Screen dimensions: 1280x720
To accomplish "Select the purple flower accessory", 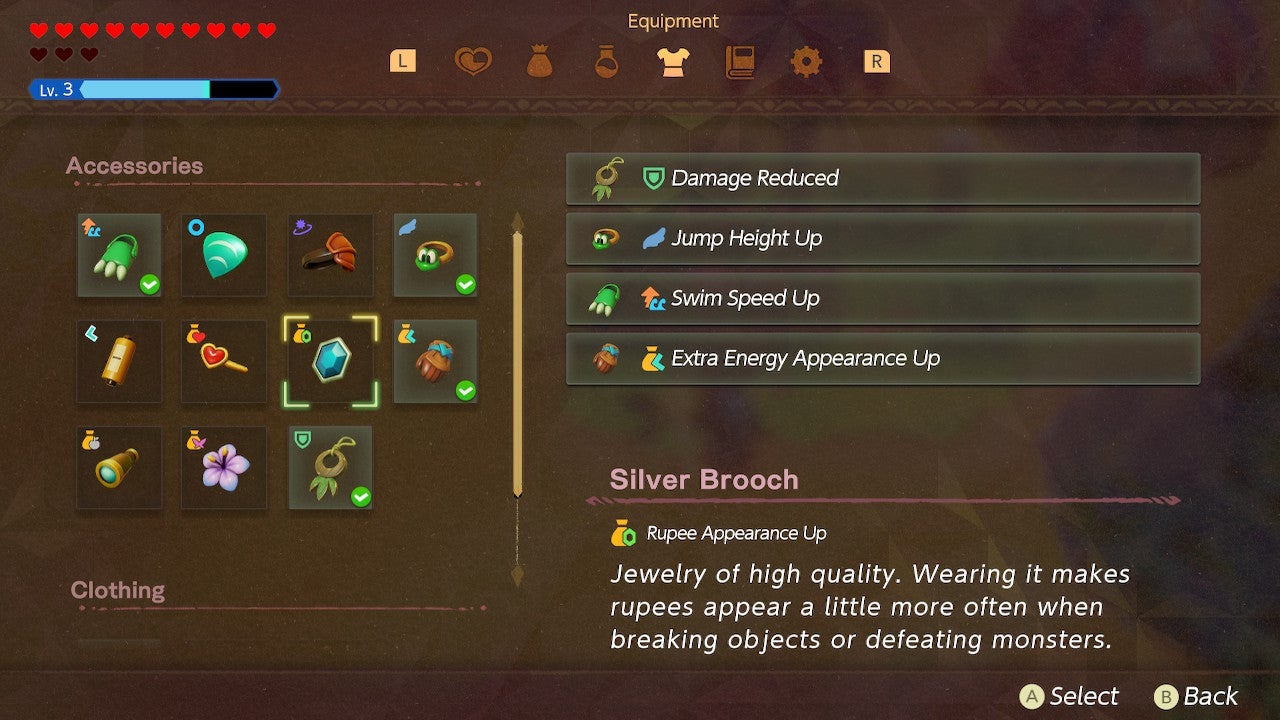I will point(224,468).
